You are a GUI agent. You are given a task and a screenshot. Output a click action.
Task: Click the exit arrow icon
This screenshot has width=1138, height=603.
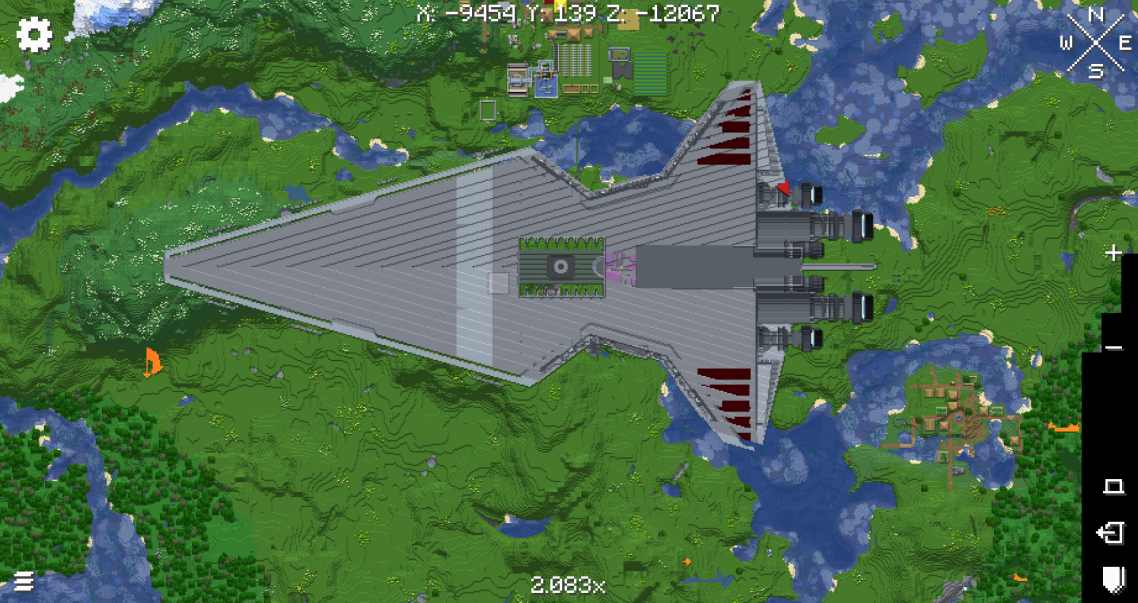pos(1111,533)
